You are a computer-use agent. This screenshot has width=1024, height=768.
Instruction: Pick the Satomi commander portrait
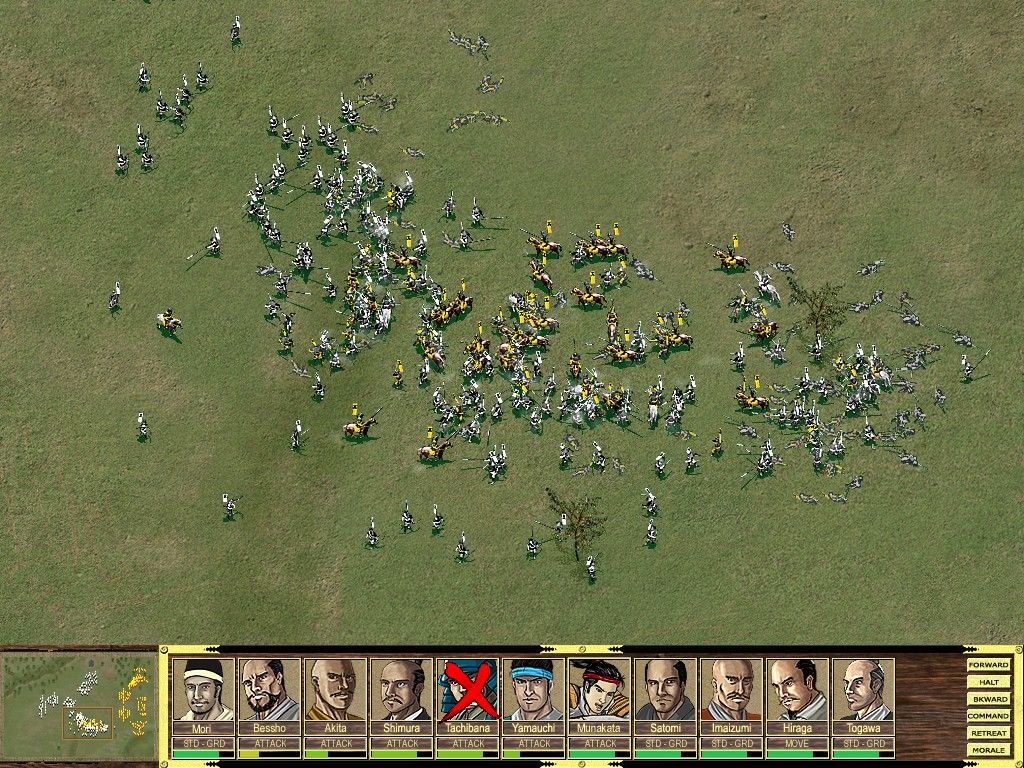pos(665,690)
